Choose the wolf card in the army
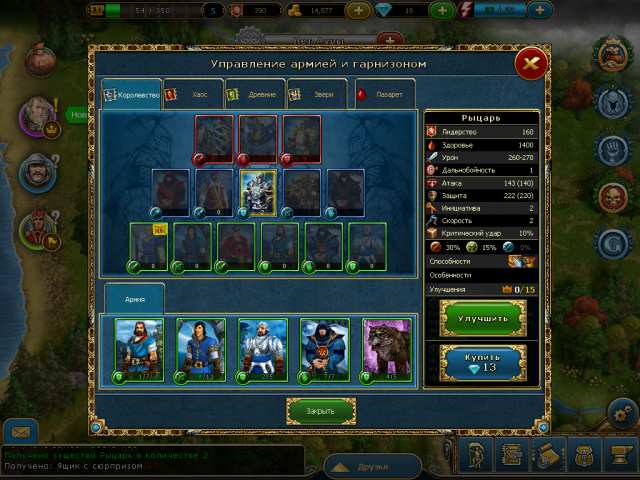This screenshot has height=480, width=640. (387, 350)
